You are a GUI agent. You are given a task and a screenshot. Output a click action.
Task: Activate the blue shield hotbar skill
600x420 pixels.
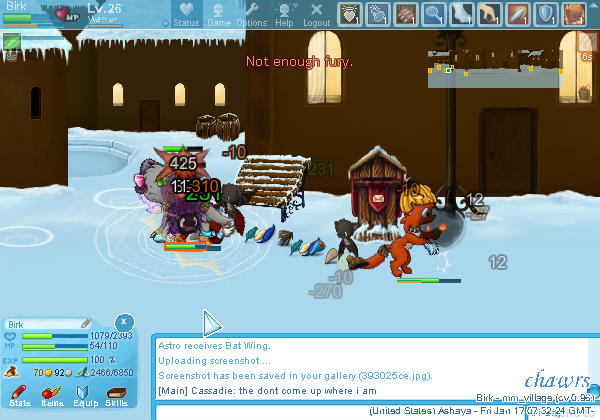pos(546,14)
